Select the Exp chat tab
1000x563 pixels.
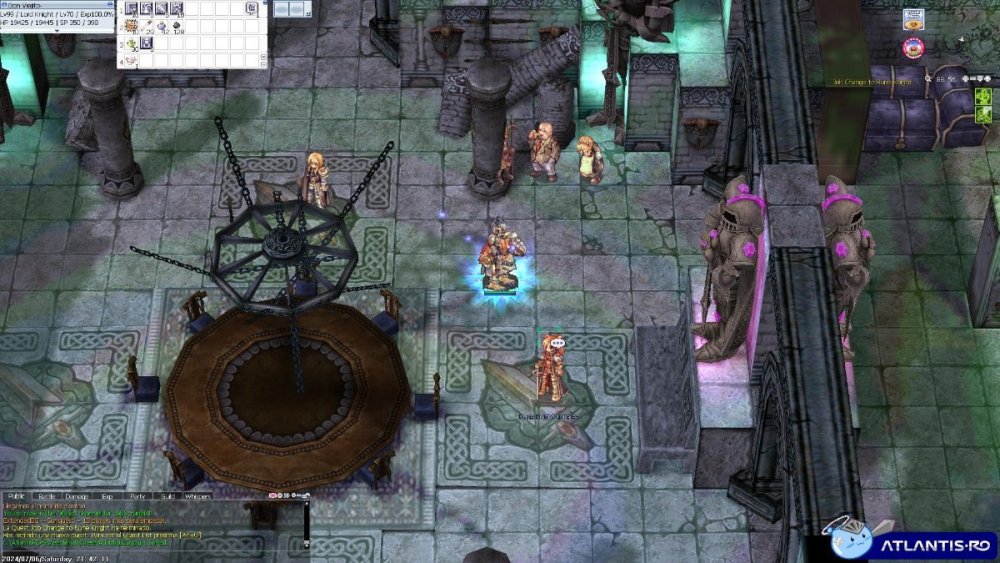tap(106, 496)
